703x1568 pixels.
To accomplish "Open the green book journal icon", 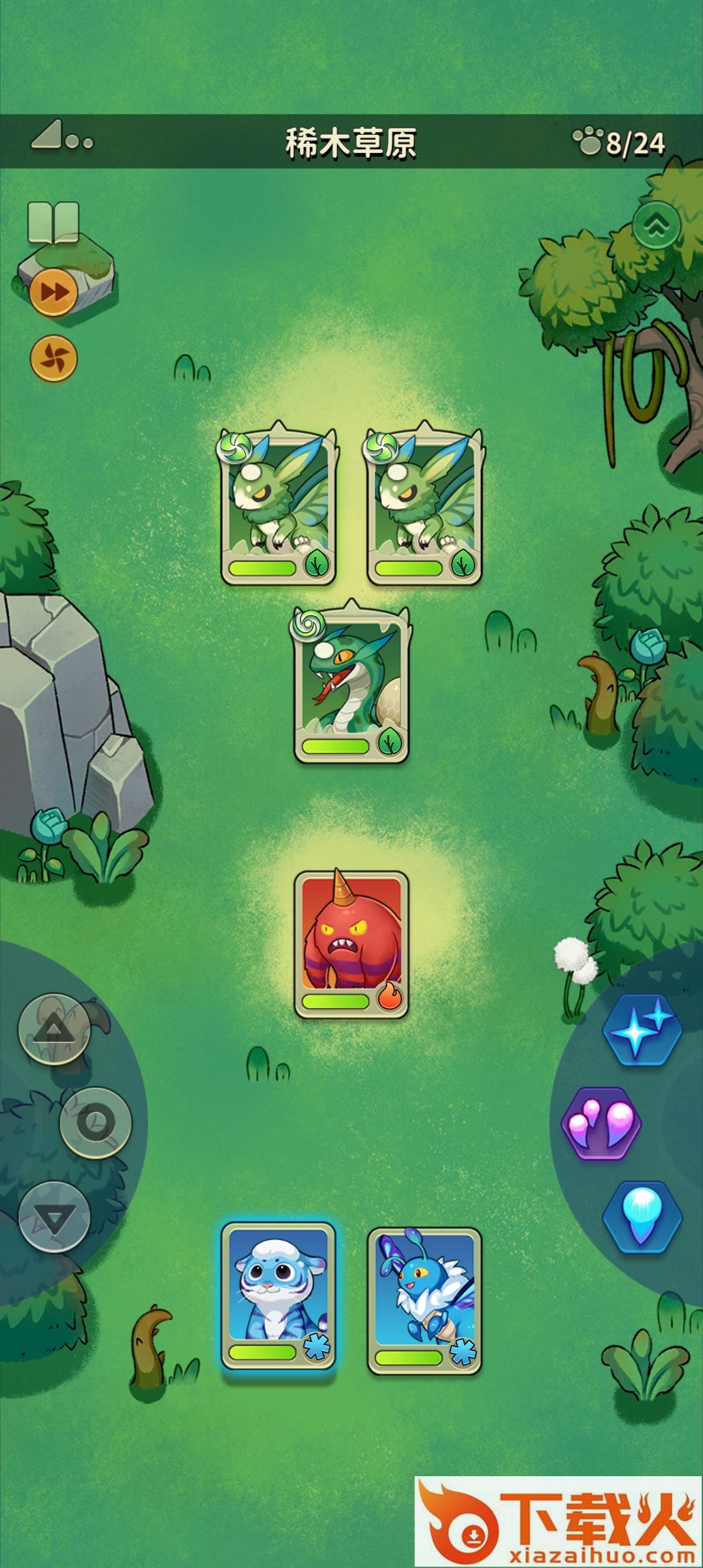I will pyautogui.click(x=53, y=223).
